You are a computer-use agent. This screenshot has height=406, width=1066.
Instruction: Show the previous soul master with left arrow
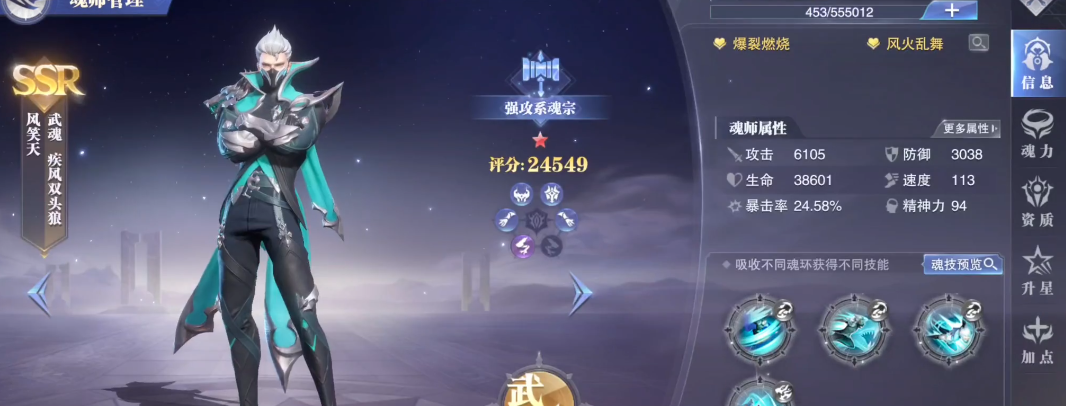coord(39,293)
